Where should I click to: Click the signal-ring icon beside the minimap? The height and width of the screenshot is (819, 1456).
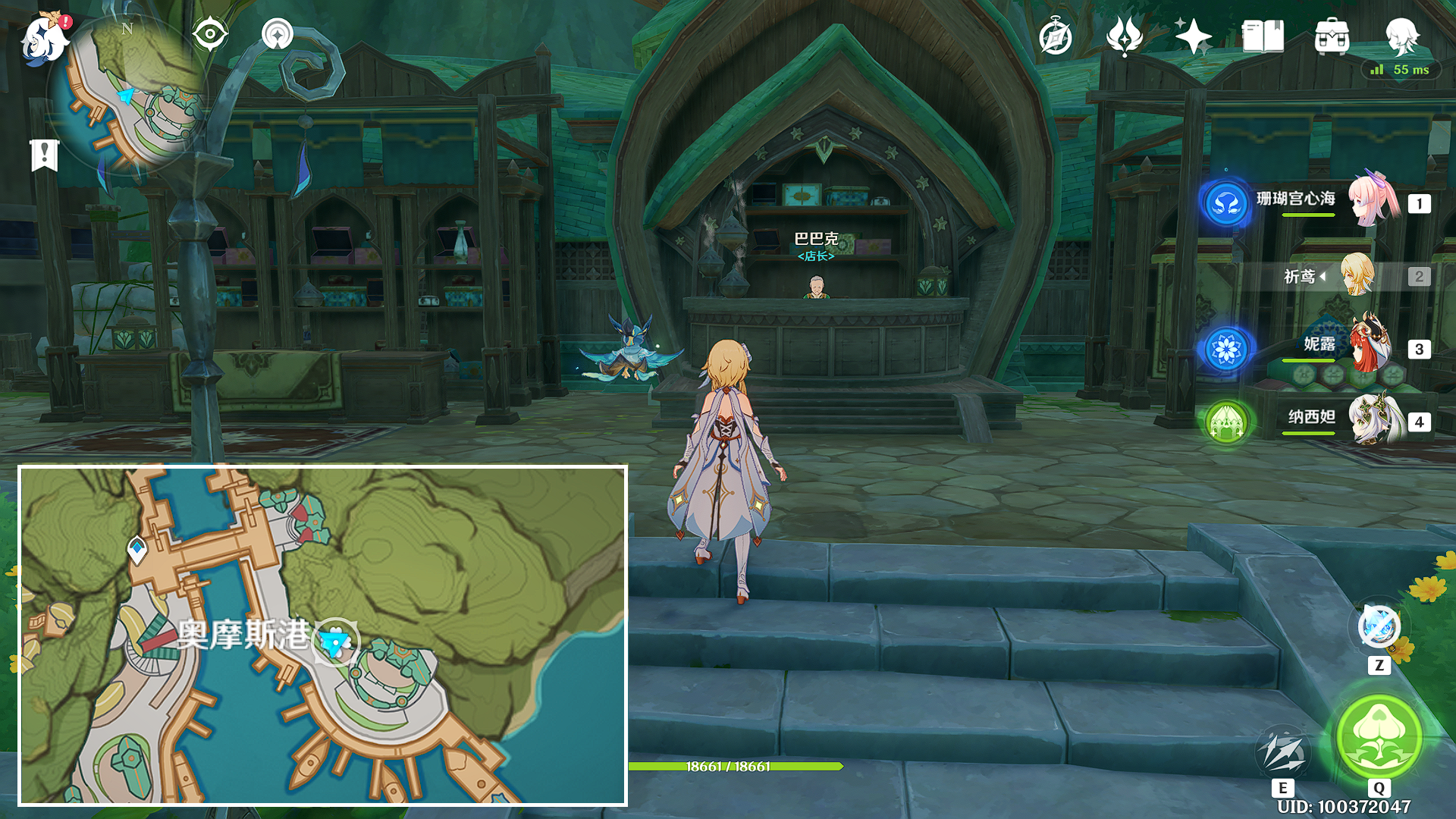tap(278, 34)
